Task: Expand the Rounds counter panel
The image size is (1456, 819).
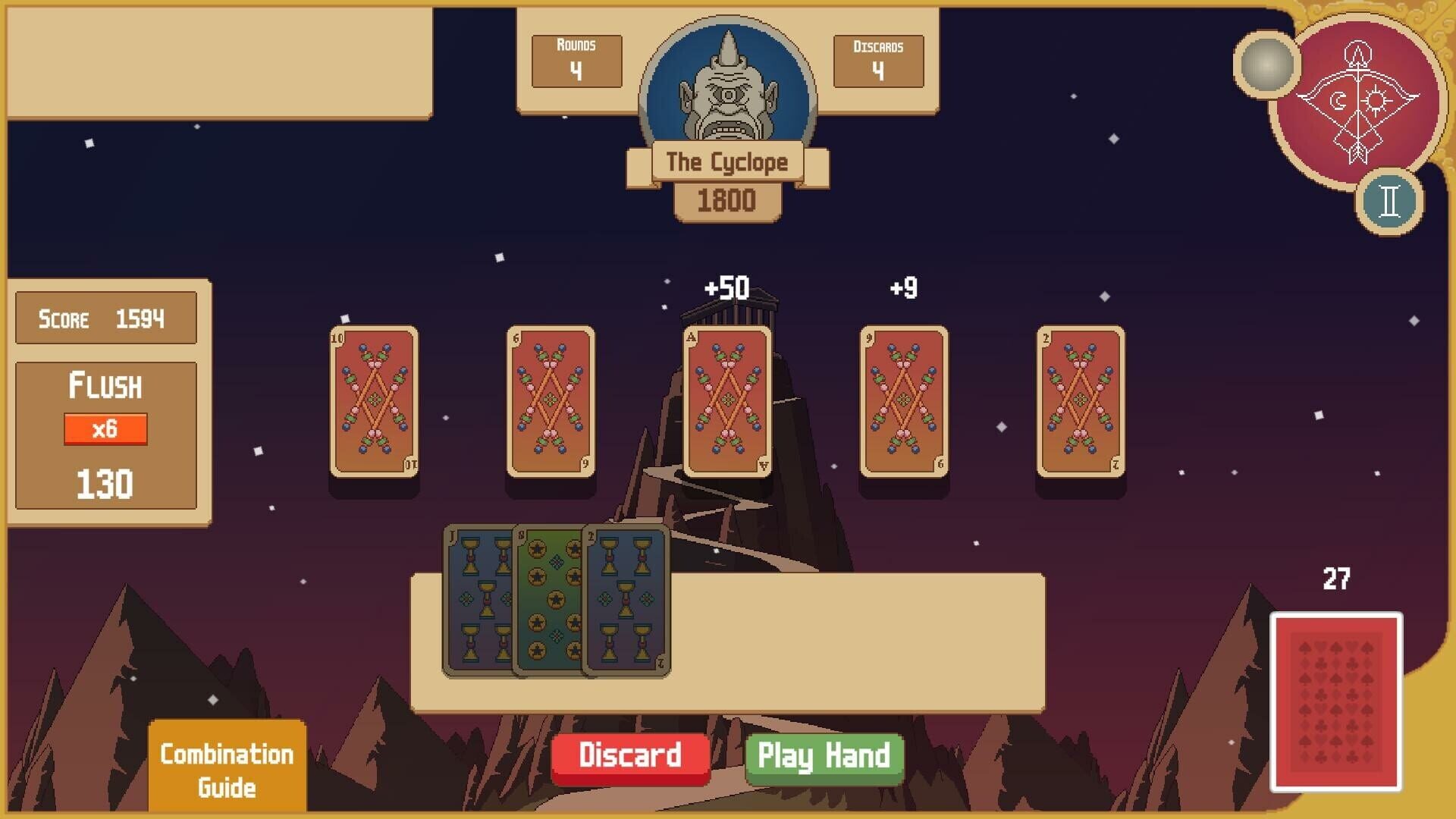Action: [x=576, y=61]
